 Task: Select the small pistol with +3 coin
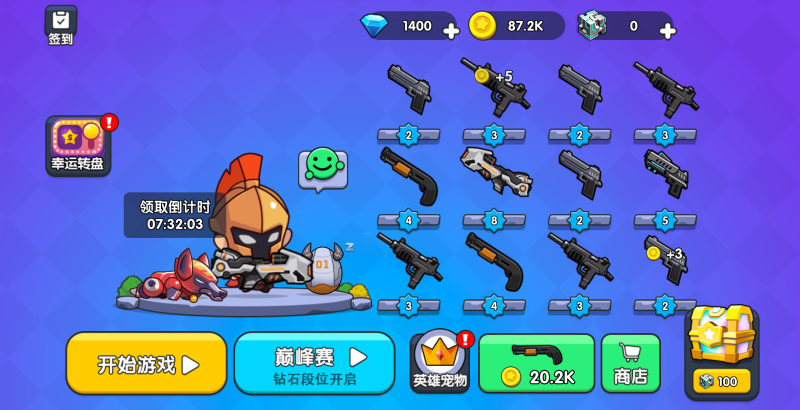click(x=664, y=259)
